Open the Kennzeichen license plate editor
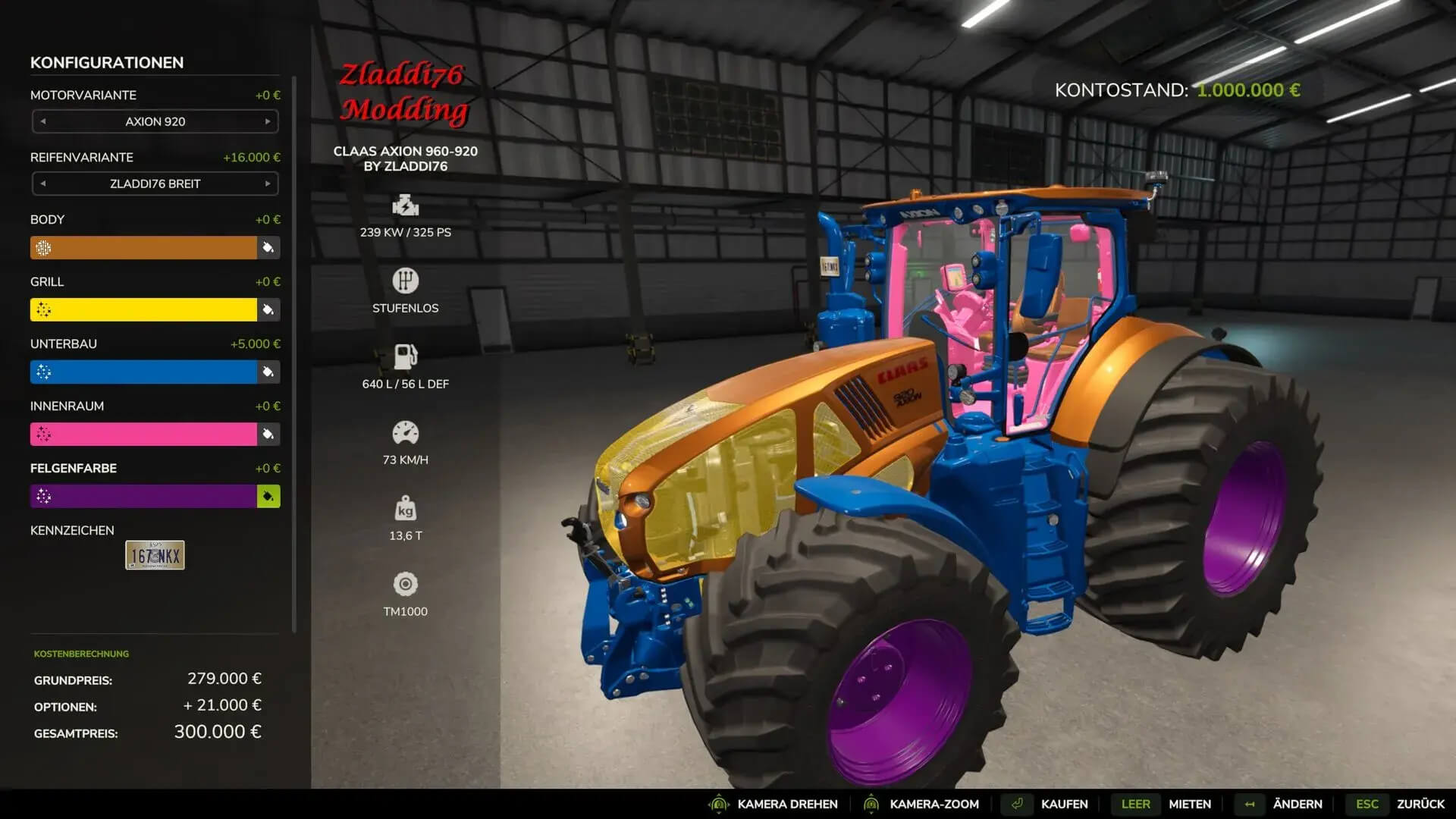The width and height of the screenshot is (1456, 819). point(155,555)
